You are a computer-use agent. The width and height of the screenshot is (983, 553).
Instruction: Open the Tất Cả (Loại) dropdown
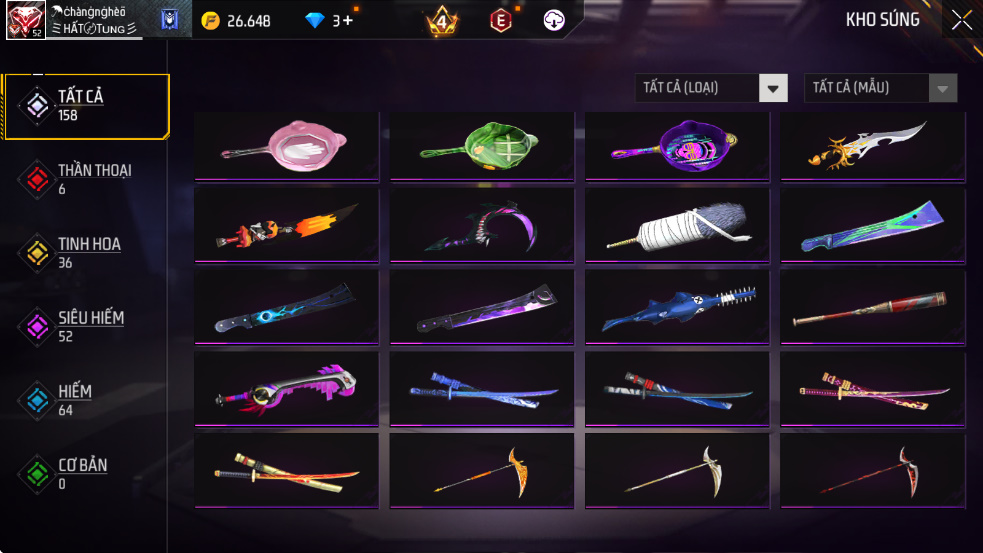tap(772, 88)
